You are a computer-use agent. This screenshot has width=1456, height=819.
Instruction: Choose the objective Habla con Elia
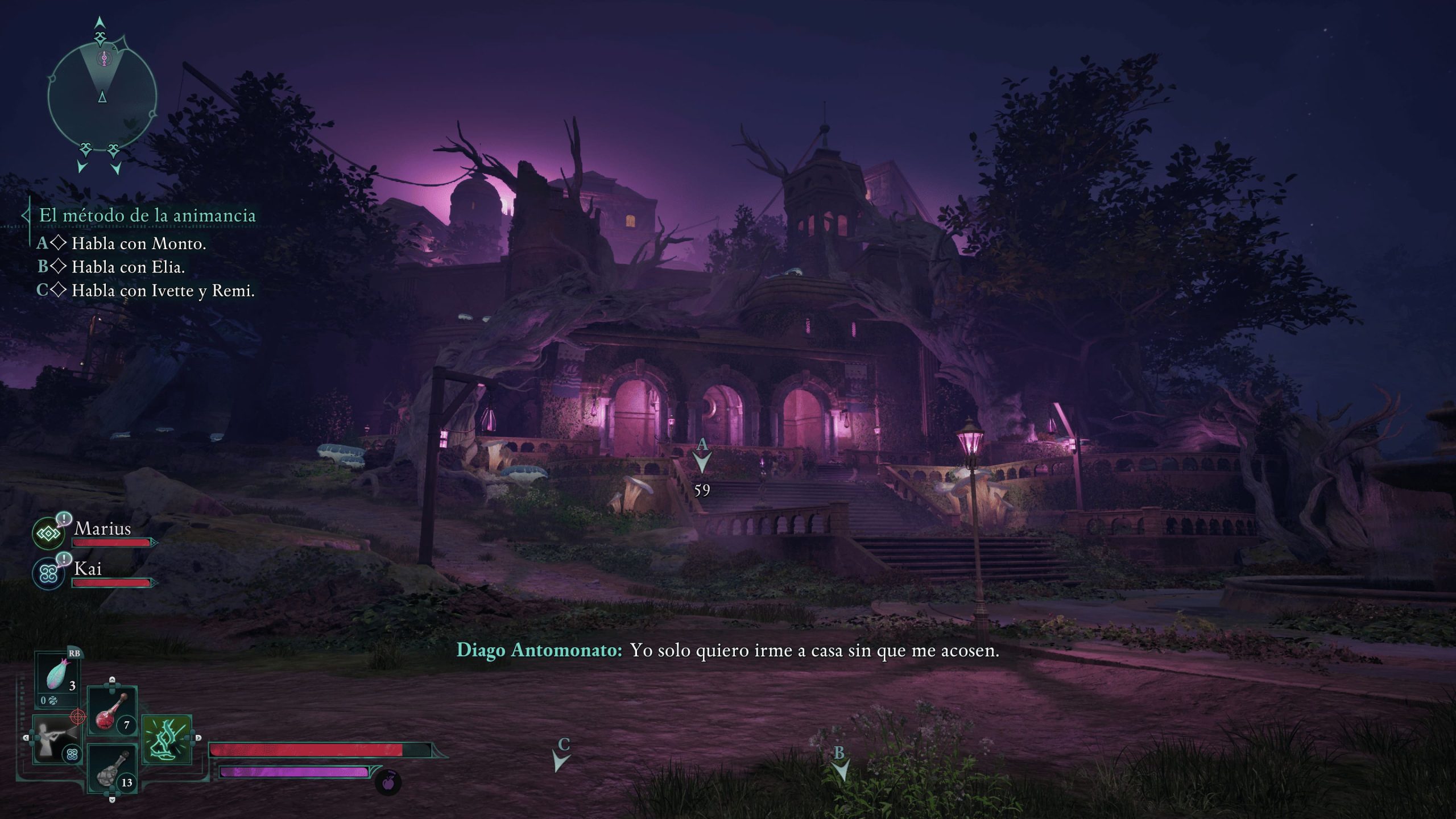click(x=128, y=267)
